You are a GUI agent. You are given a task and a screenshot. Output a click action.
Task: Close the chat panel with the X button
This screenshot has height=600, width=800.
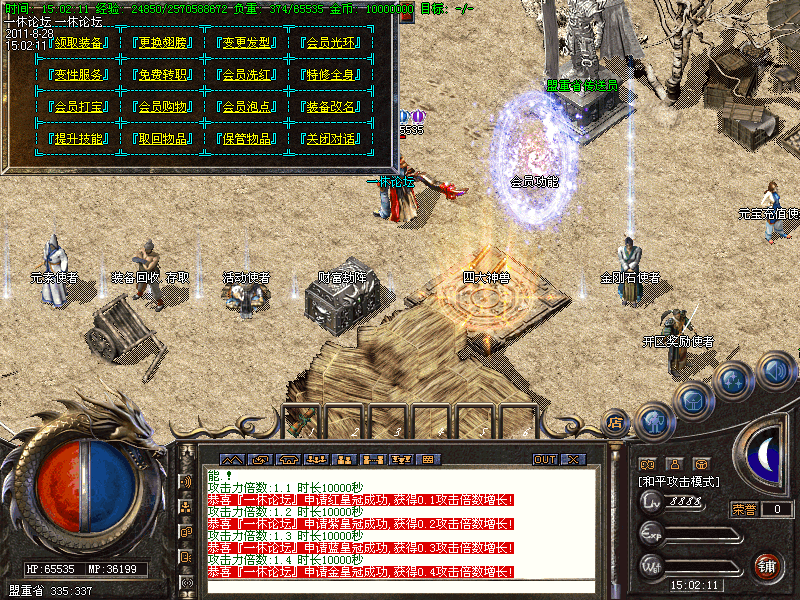pos(573,459)
